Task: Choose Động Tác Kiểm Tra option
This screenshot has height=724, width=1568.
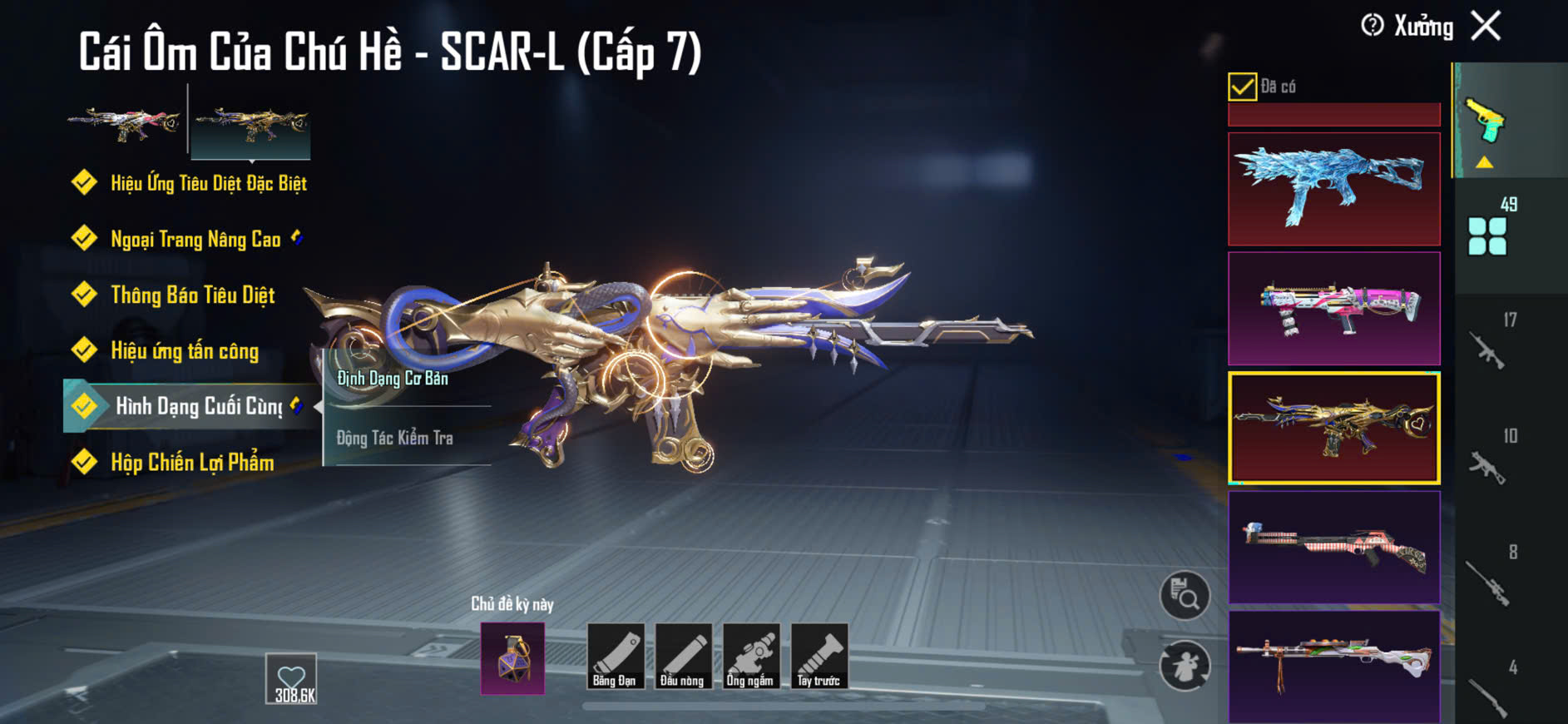Action: (x=395, y=438)
